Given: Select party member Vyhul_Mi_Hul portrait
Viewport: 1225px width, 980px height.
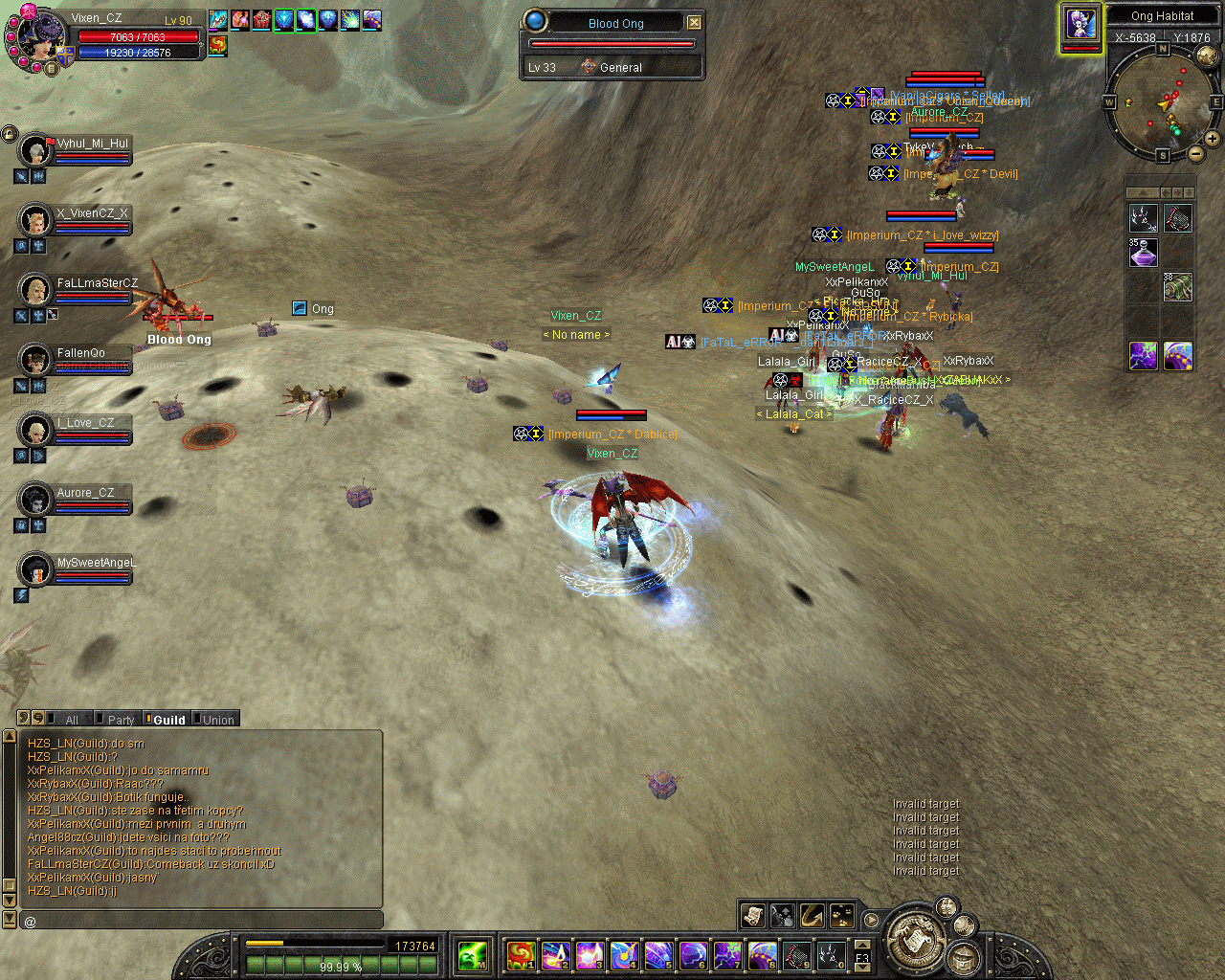Looking at the screenshot, I should tap(35, 150).
